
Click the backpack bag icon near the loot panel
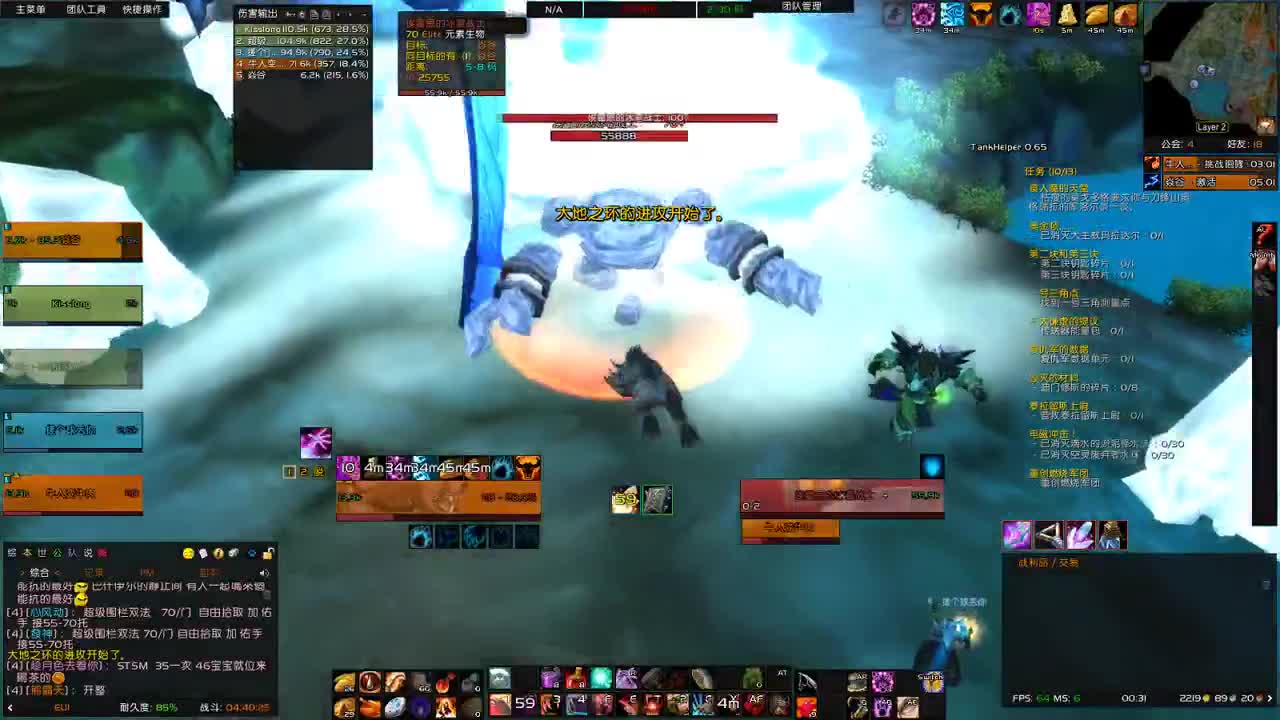tap(1112, 535)
